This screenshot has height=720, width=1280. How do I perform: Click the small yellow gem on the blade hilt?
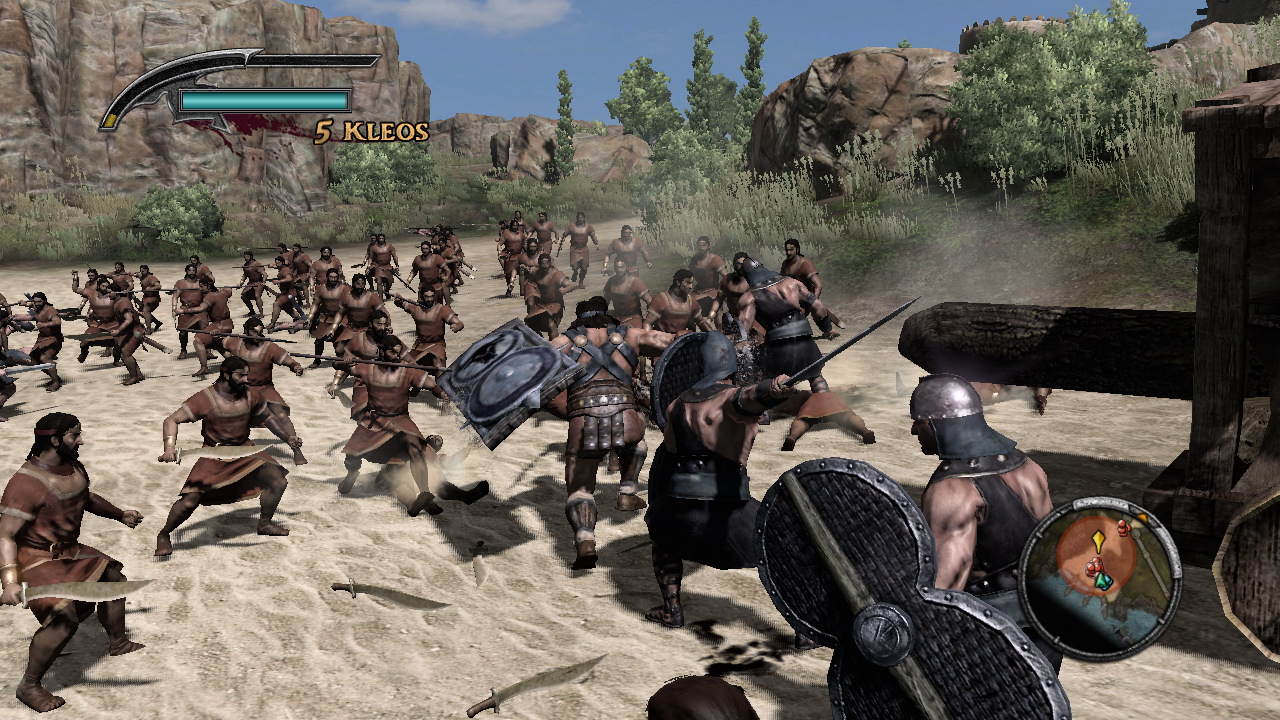[x=109, y=120]
